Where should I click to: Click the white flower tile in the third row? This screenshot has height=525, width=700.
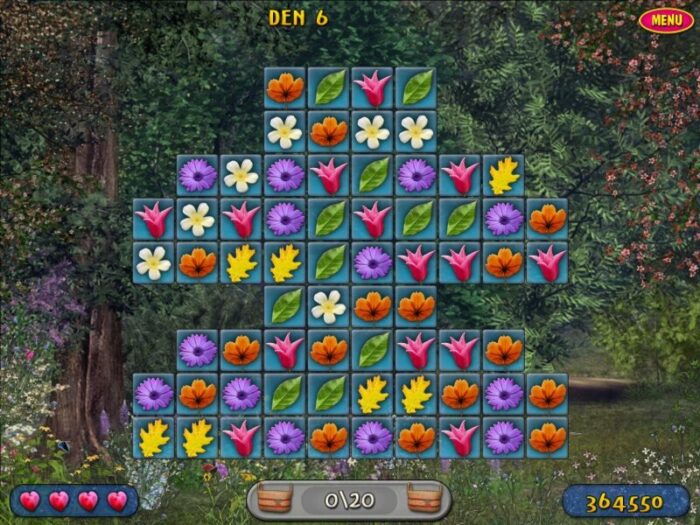point(241,175)
